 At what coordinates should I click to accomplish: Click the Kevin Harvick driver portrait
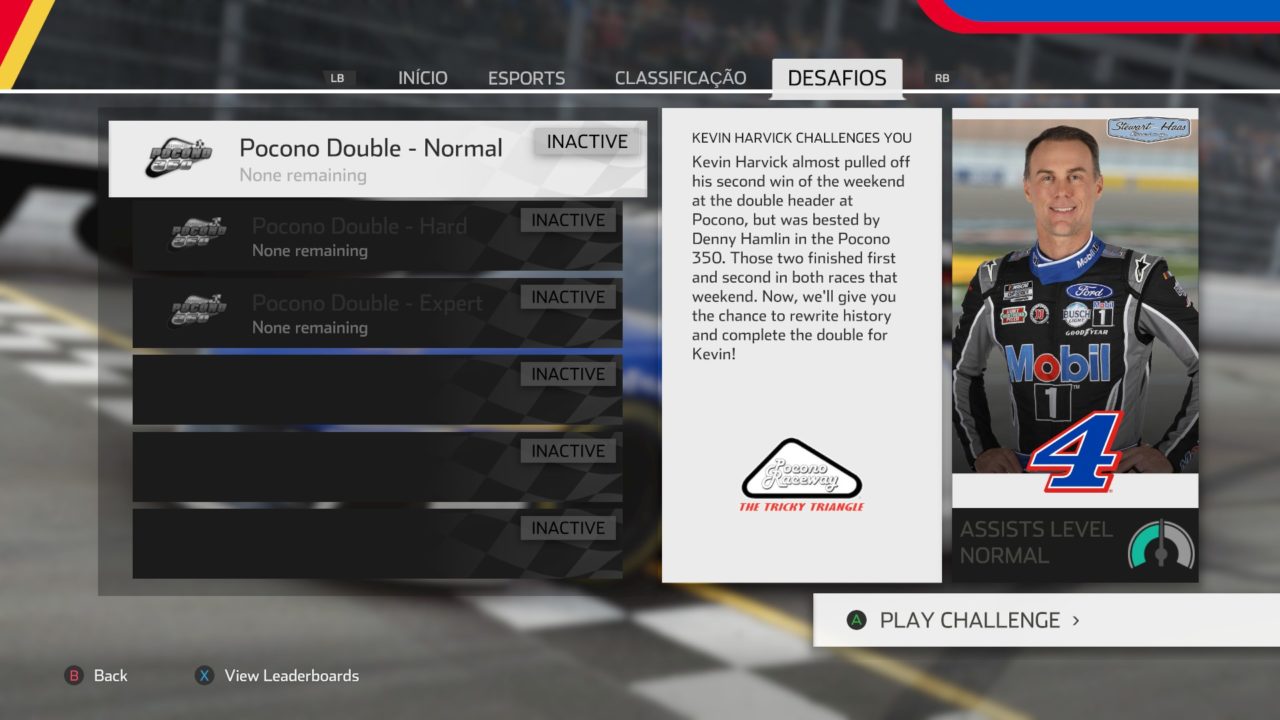pyautogui.click(x=1075, y=300)
